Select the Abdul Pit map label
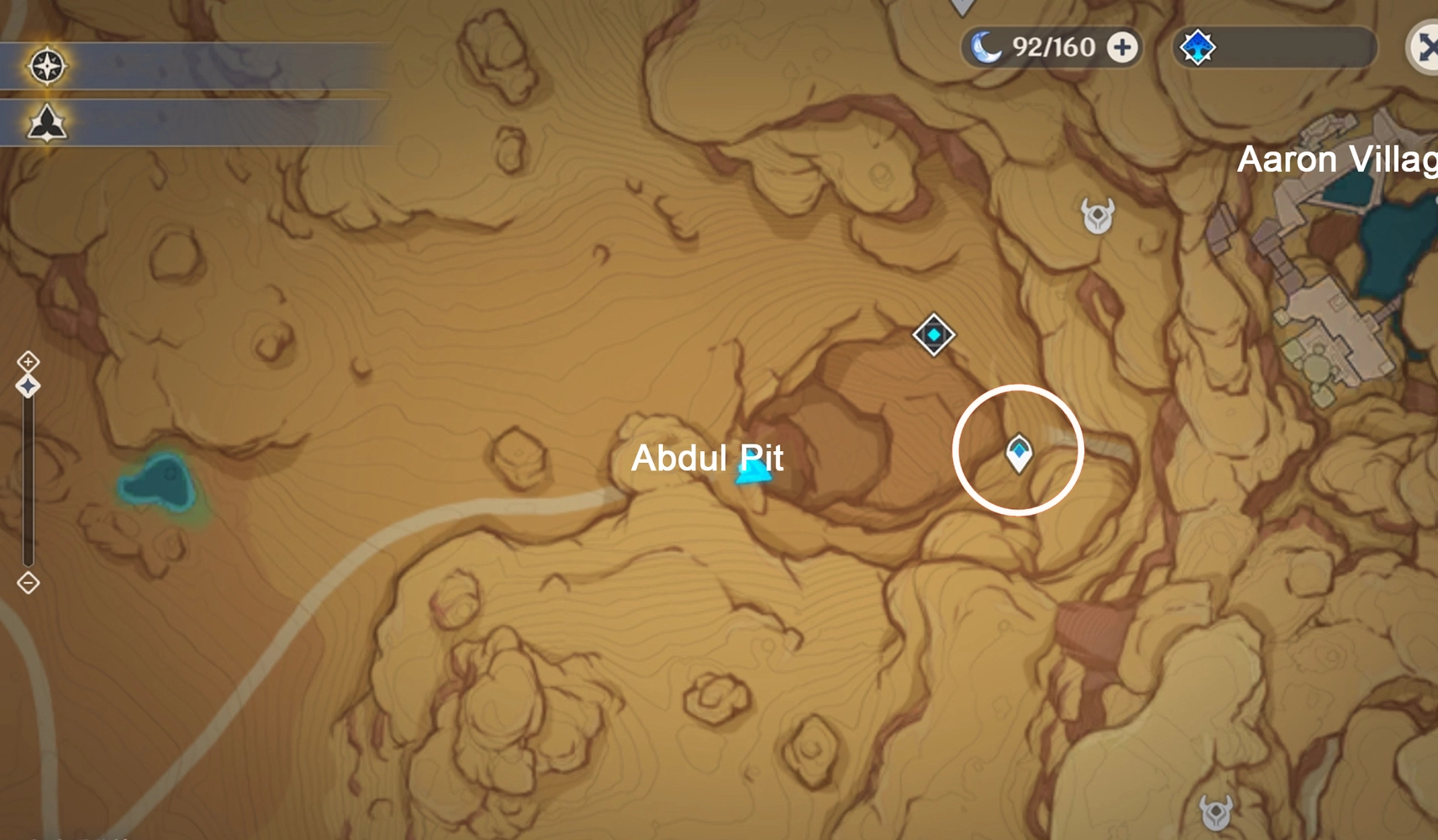 coord(707,459)
